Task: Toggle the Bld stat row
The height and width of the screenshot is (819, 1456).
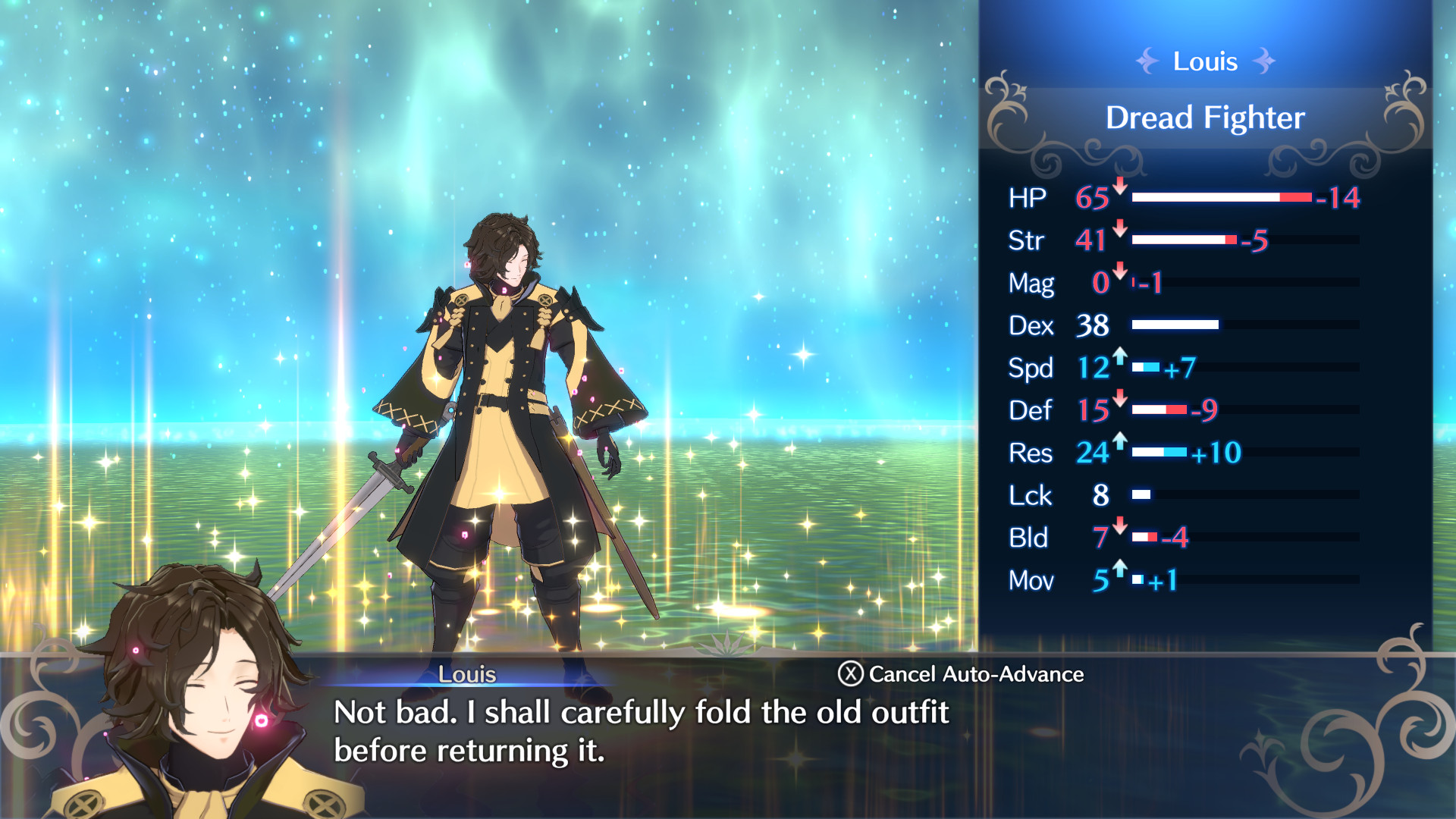Action: click(x=1030, y=538)
